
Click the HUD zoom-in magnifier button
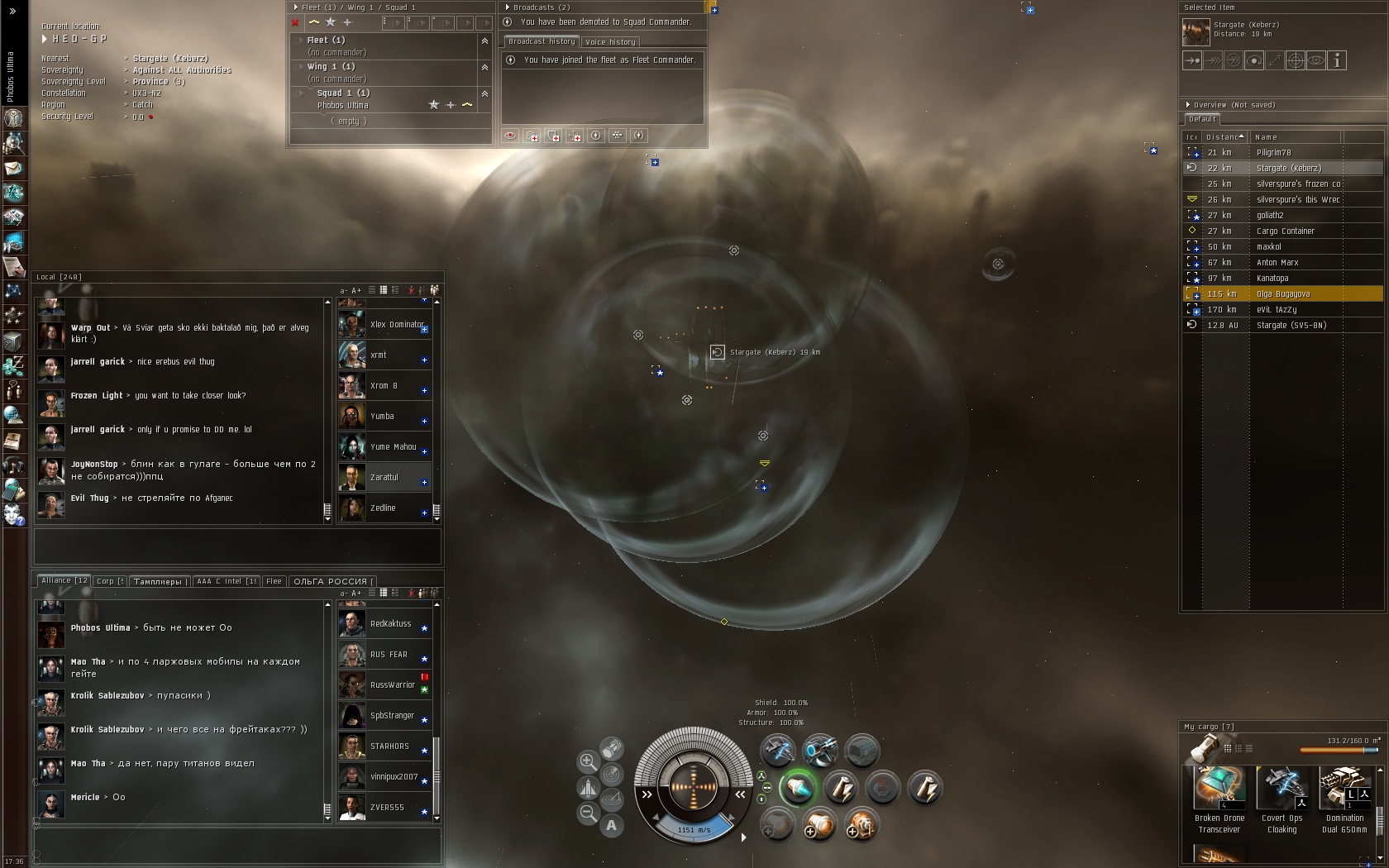click(x=588, y=761)
